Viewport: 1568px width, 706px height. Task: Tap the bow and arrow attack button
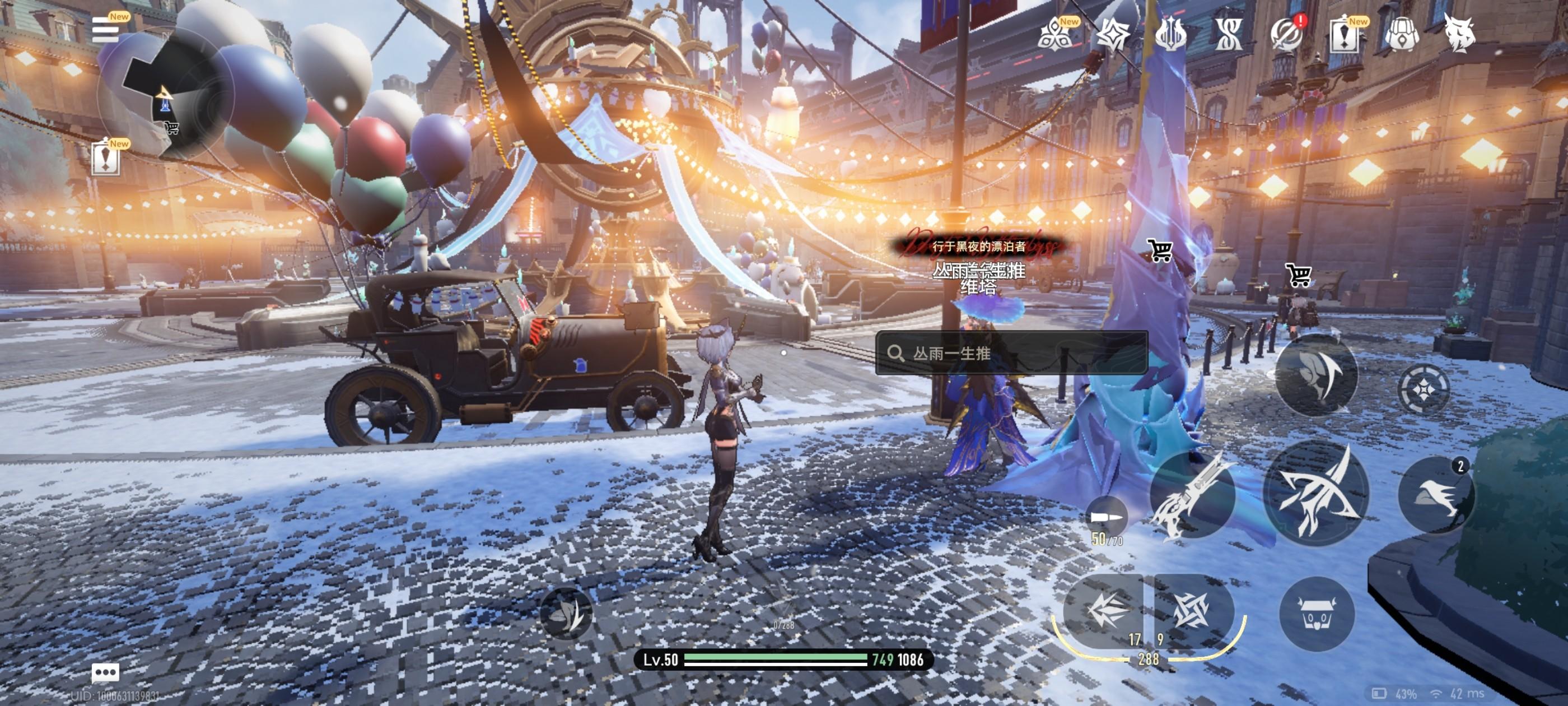tap(1315, 492)
